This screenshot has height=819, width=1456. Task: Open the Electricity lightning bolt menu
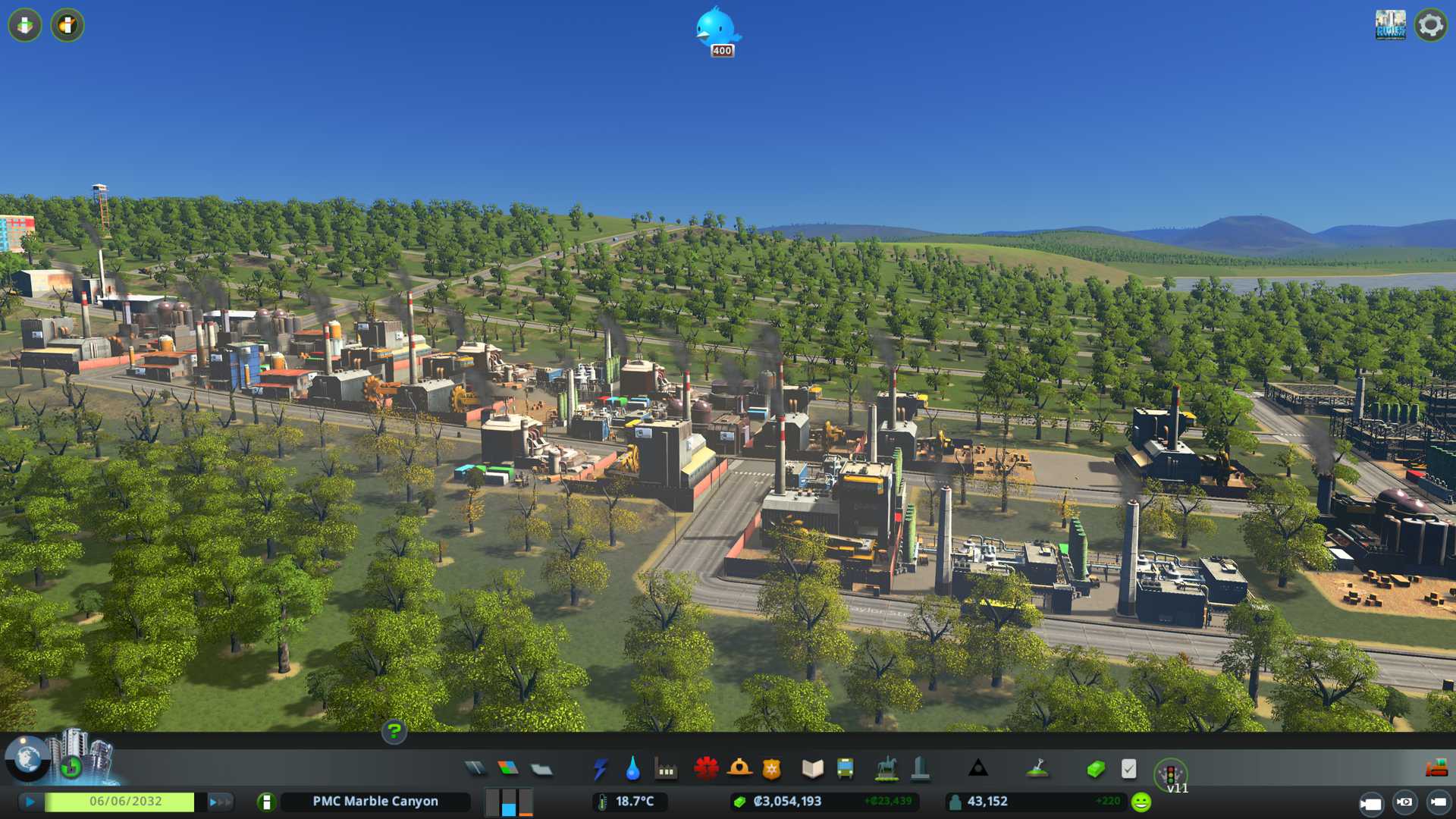(x=600, y=769)
